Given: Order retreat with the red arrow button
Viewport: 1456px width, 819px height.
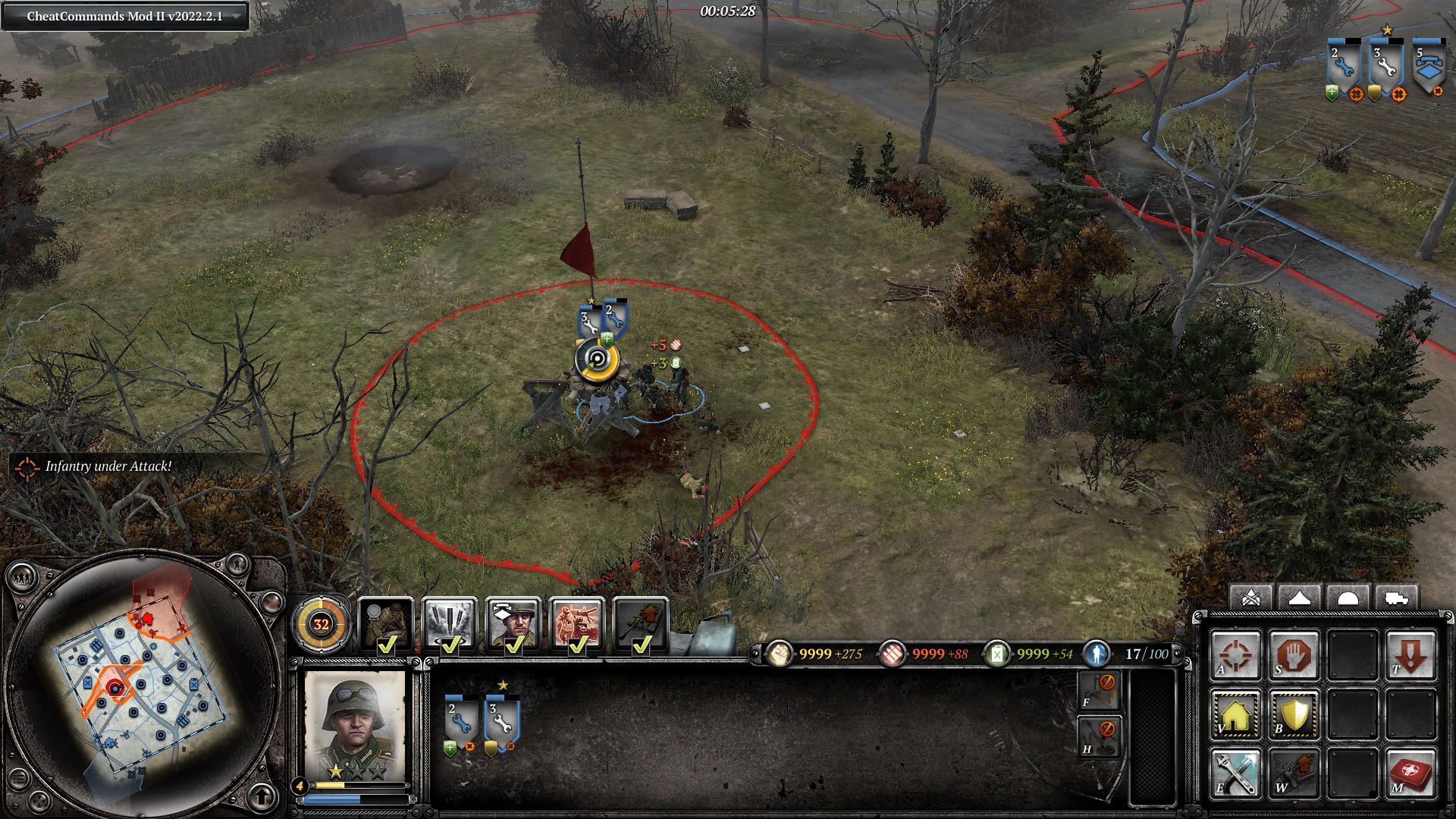Looking at the screenshot, I should coord(1410,655).
